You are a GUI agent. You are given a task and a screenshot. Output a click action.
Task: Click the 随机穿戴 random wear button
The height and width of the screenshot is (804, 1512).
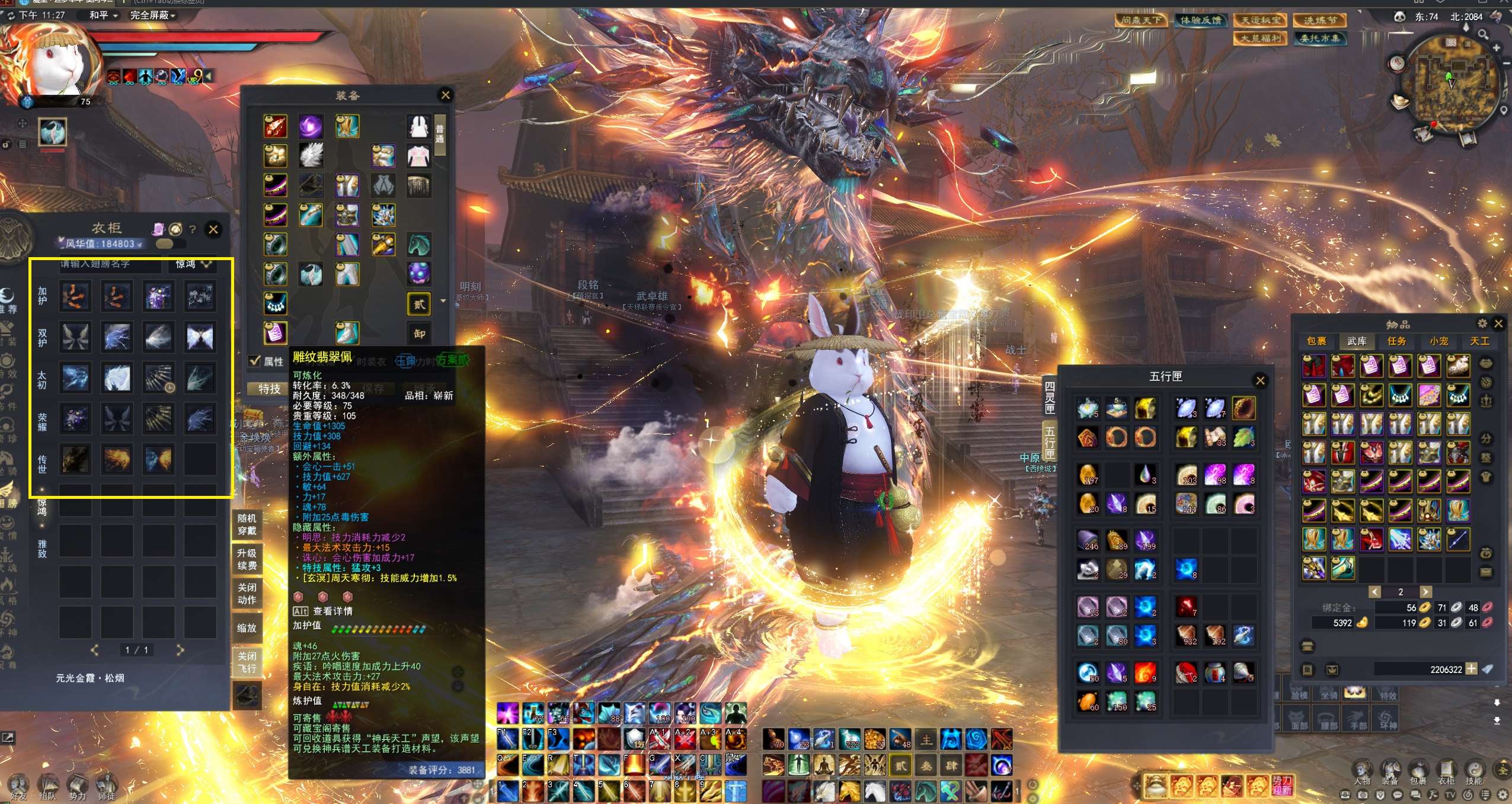247,524
